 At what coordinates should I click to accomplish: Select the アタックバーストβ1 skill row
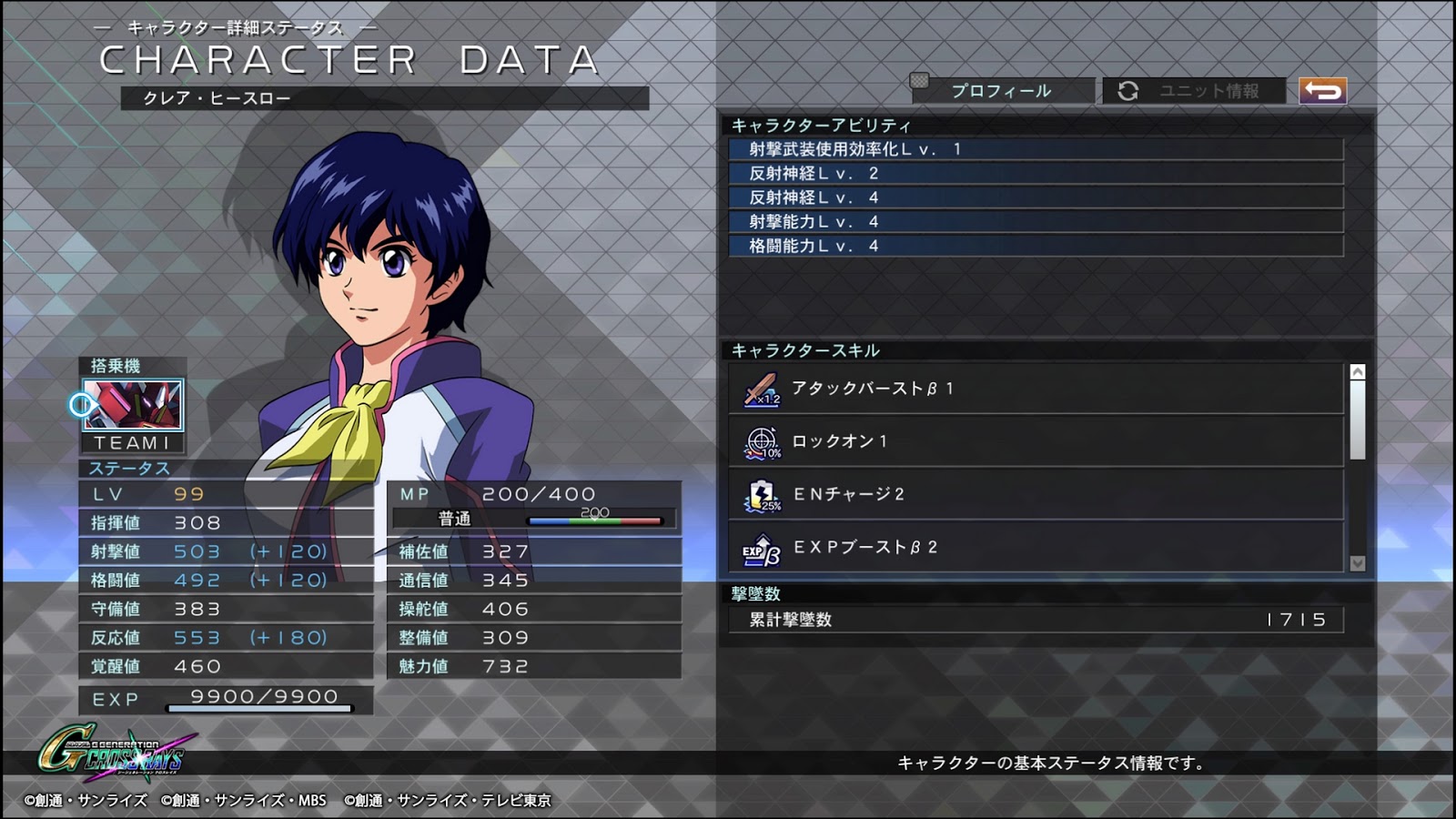[x=1036, y=389]
